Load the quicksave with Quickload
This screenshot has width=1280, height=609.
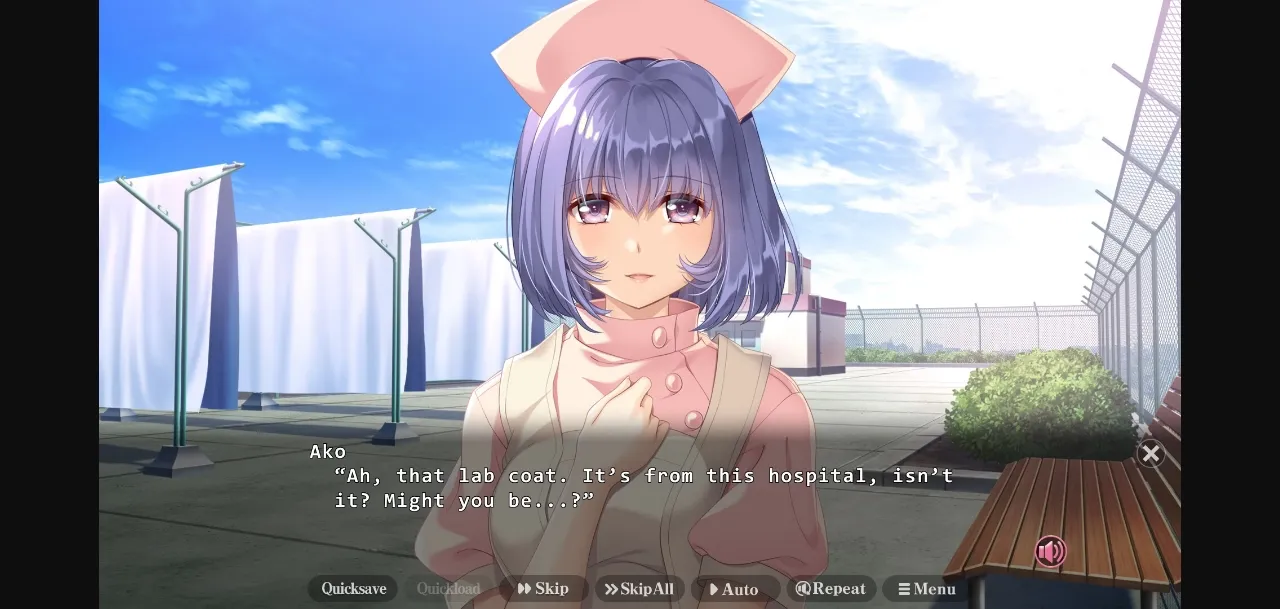pos(448,589)
